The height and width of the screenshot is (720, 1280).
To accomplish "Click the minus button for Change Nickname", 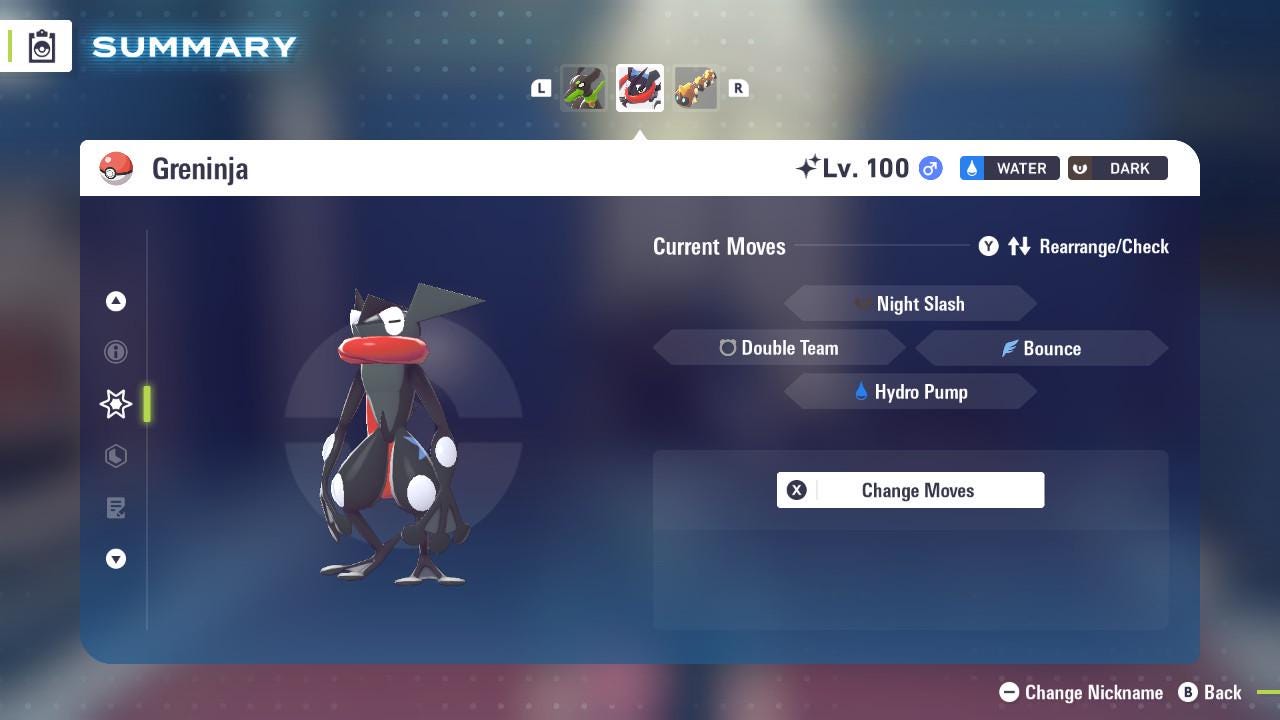I will [1009, 692].
